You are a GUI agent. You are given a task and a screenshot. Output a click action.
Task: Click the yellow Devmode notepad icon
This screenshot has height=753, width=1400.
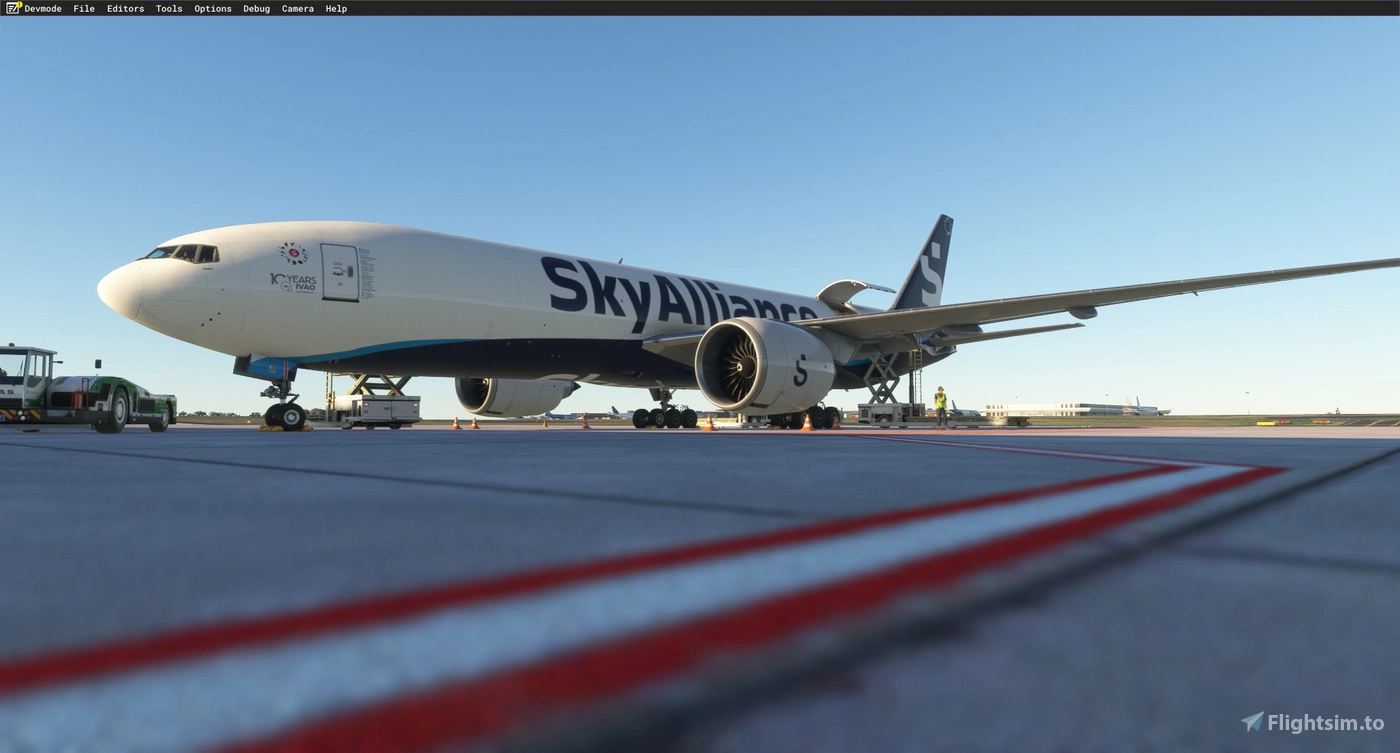coord(10,8)
